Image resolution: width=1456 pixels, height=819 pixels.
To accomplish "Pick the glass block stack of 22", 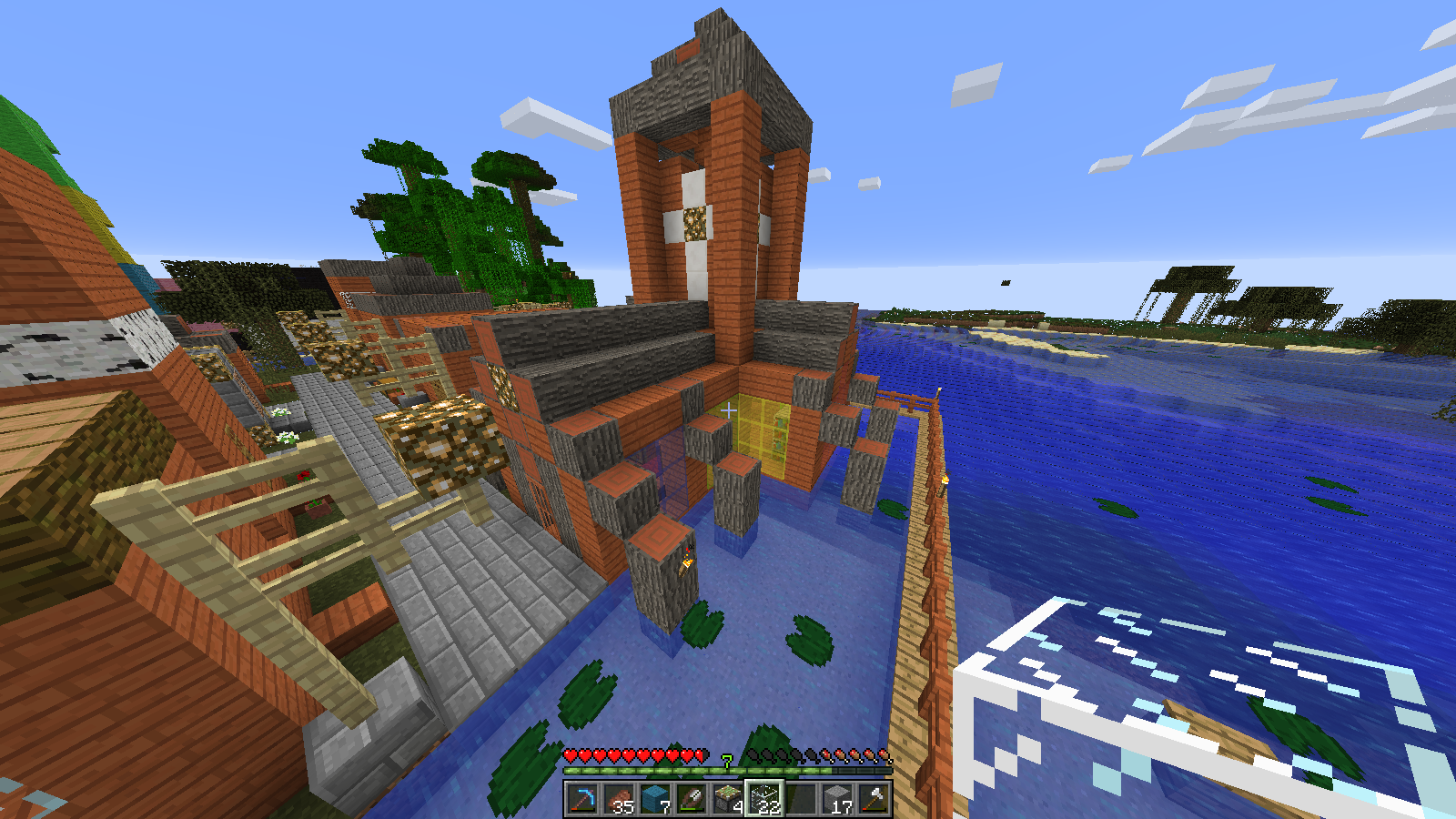I will 764,800.
